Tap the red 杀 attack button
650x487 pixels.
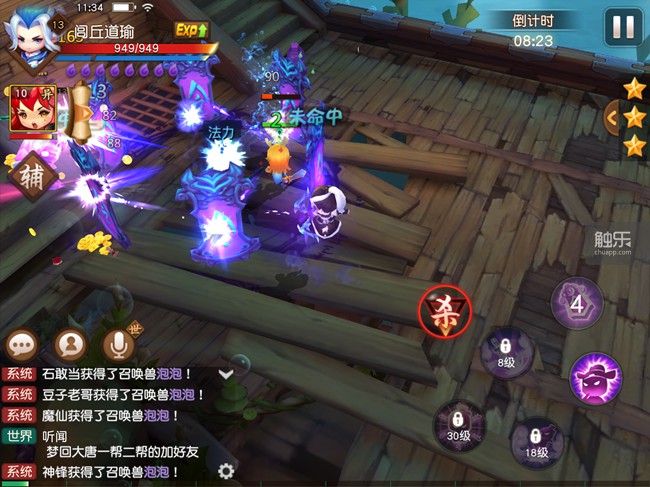coord(444,310)
